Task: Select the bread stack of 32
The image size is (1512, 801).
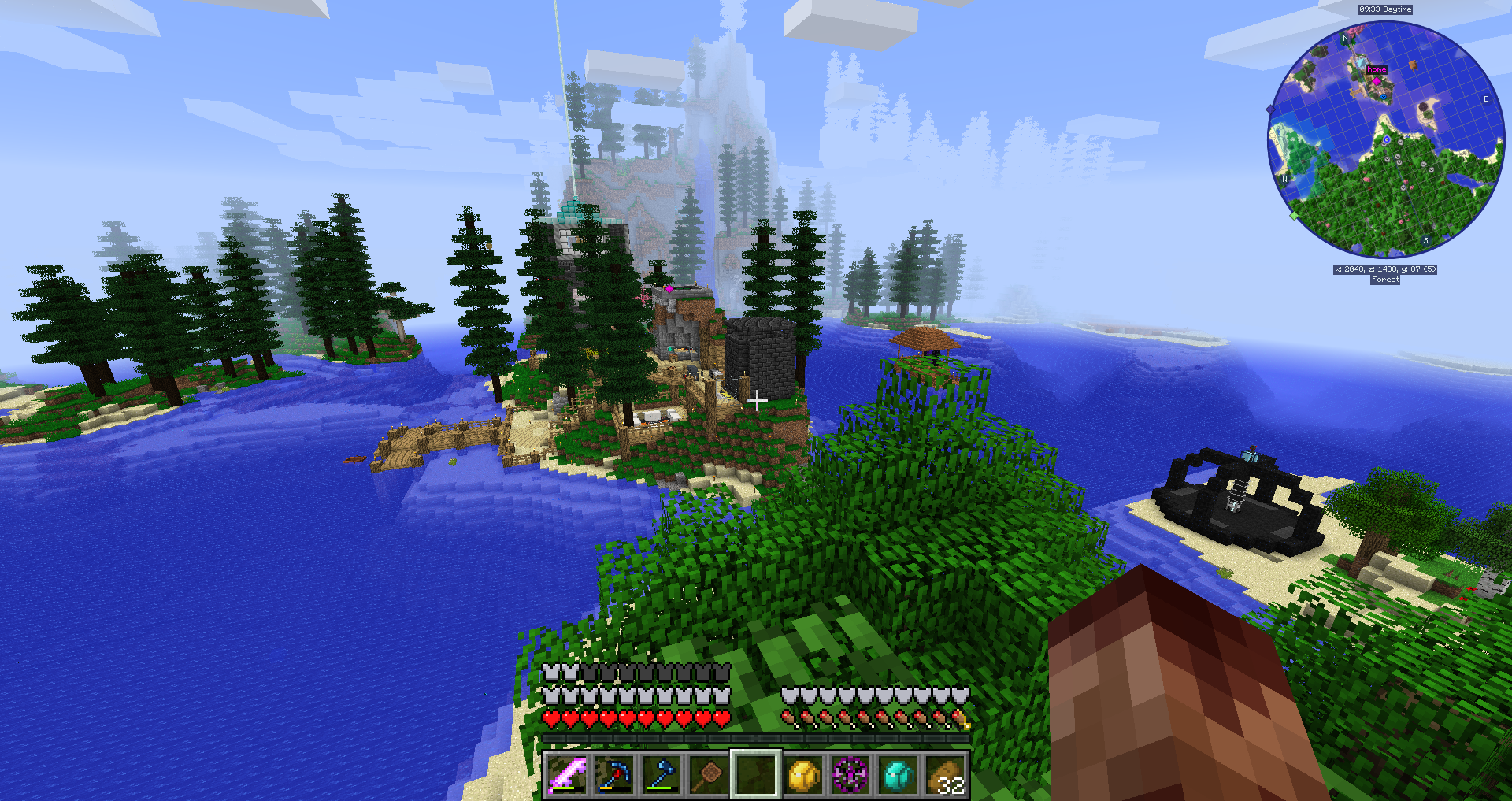Action: (945, 775)
